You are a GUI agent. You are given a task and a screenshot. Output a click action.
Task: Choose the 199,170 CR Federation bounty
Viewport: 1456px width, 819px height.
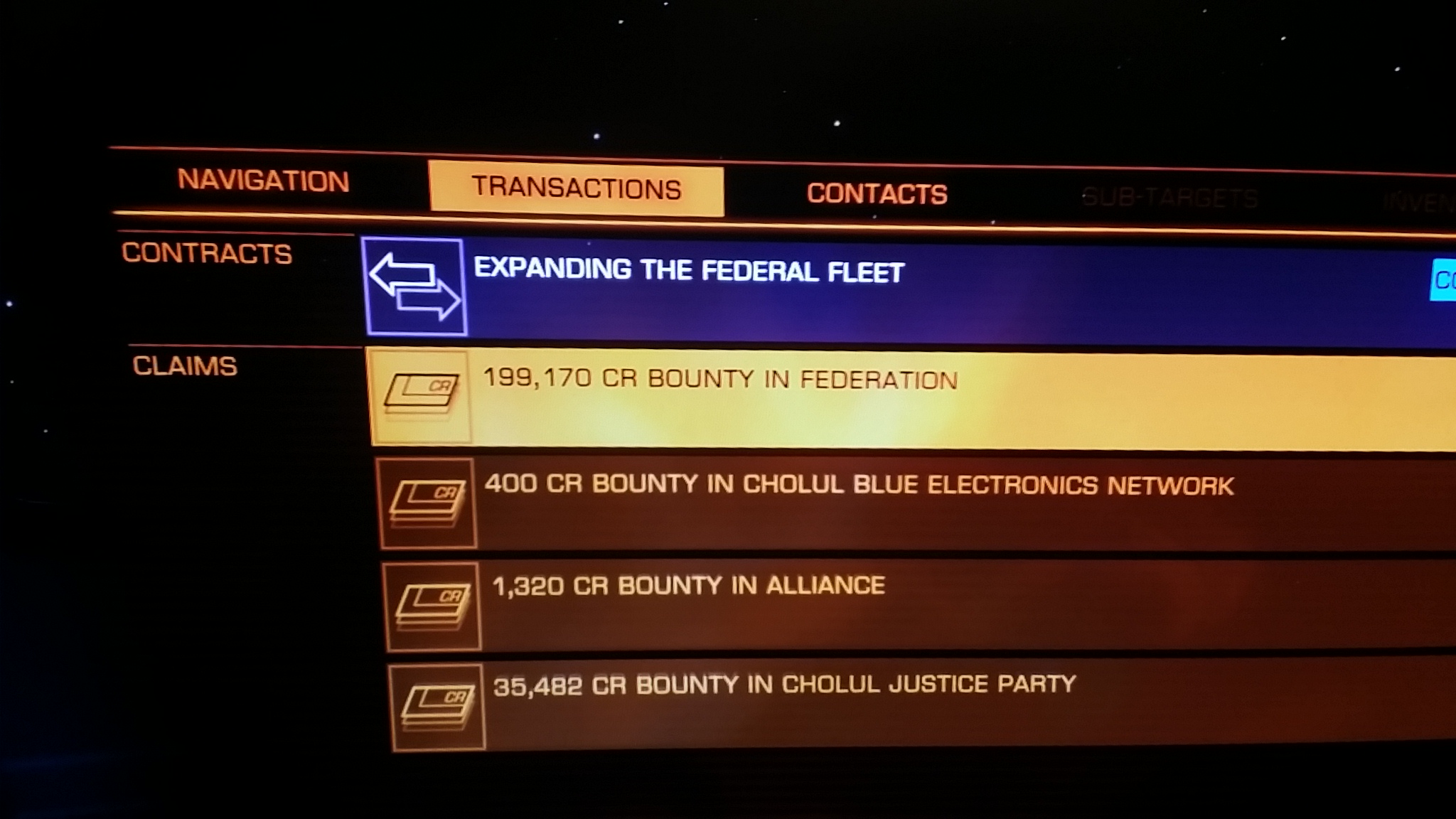click(x=720, y=380)
